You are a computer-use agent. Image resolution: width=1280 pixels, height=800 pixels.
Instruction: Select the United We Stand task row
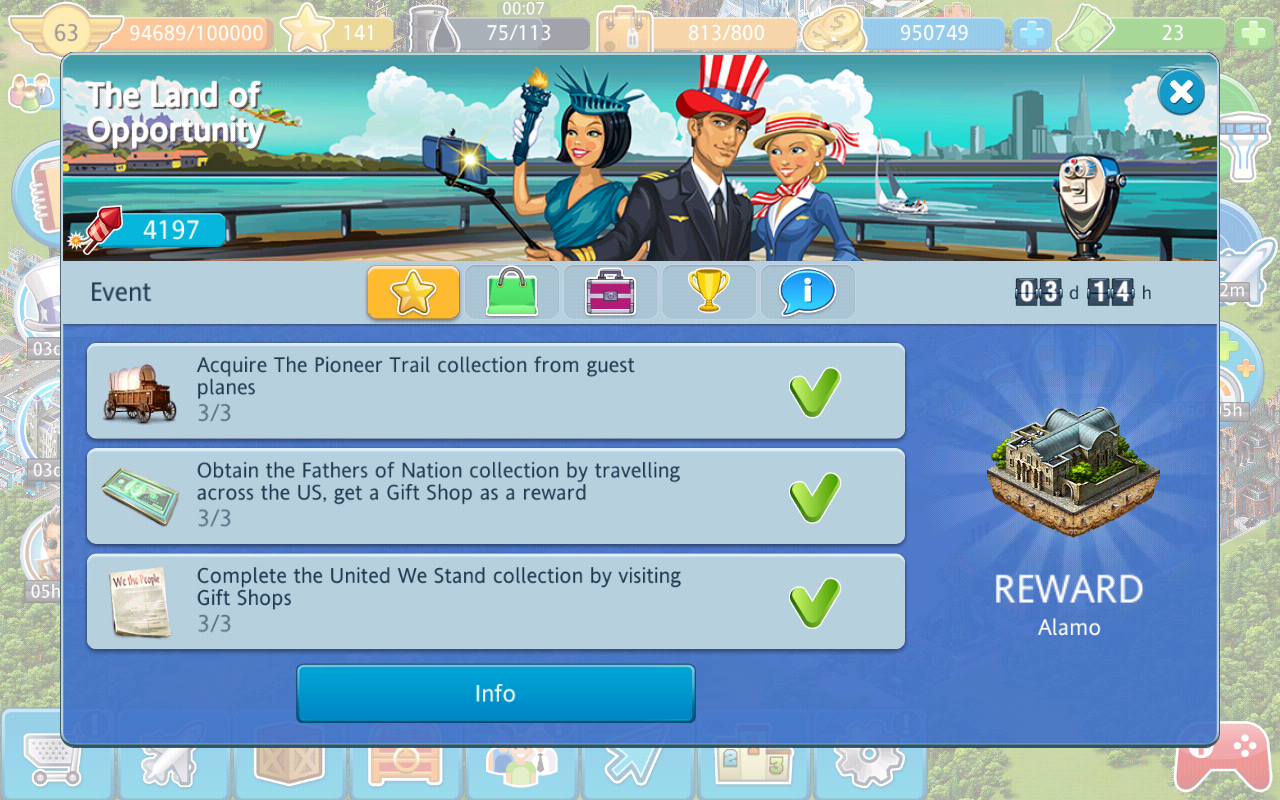point(495,601)
